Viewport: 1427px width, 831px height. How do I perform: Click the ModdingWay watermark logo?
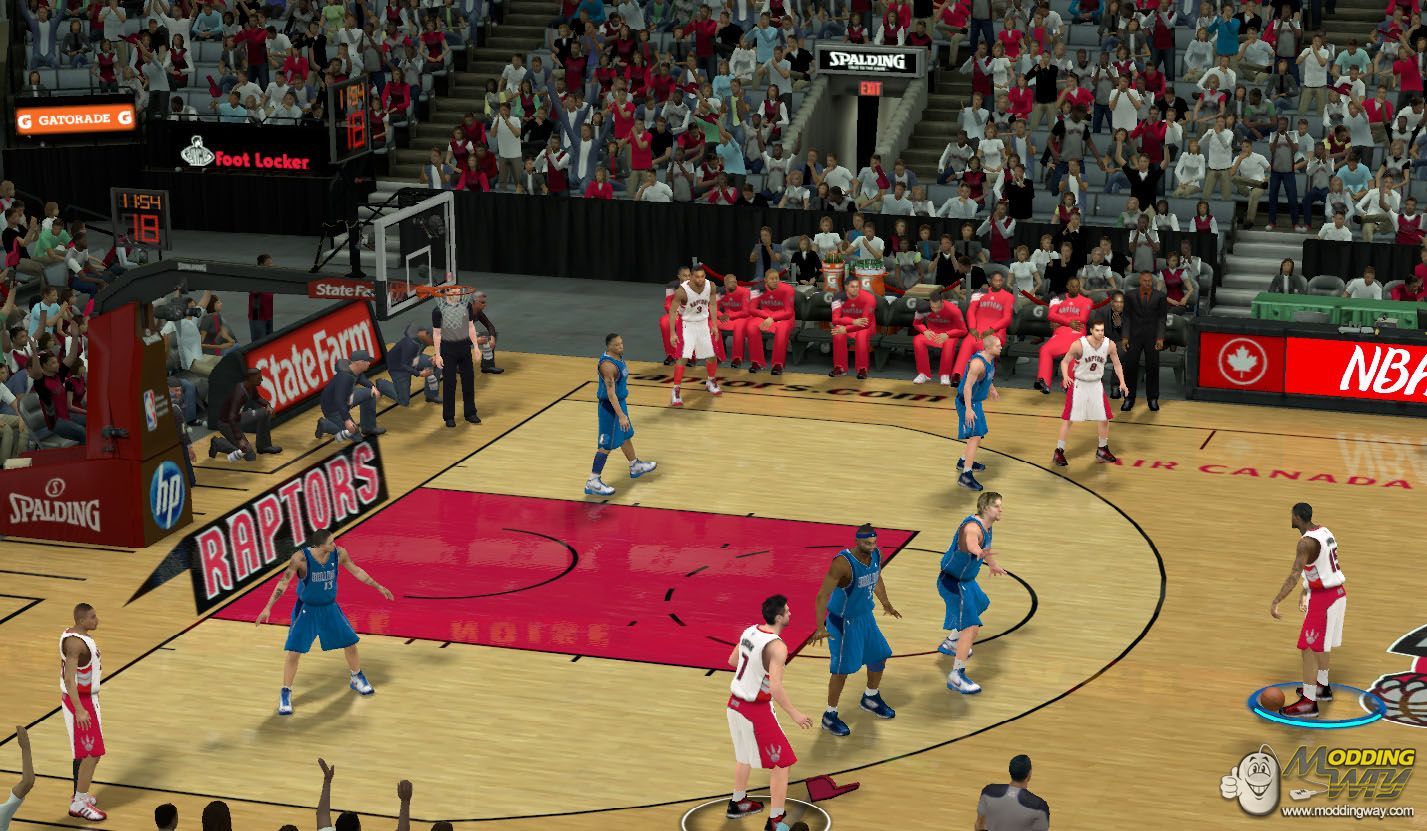click(x=1320, y=779)
